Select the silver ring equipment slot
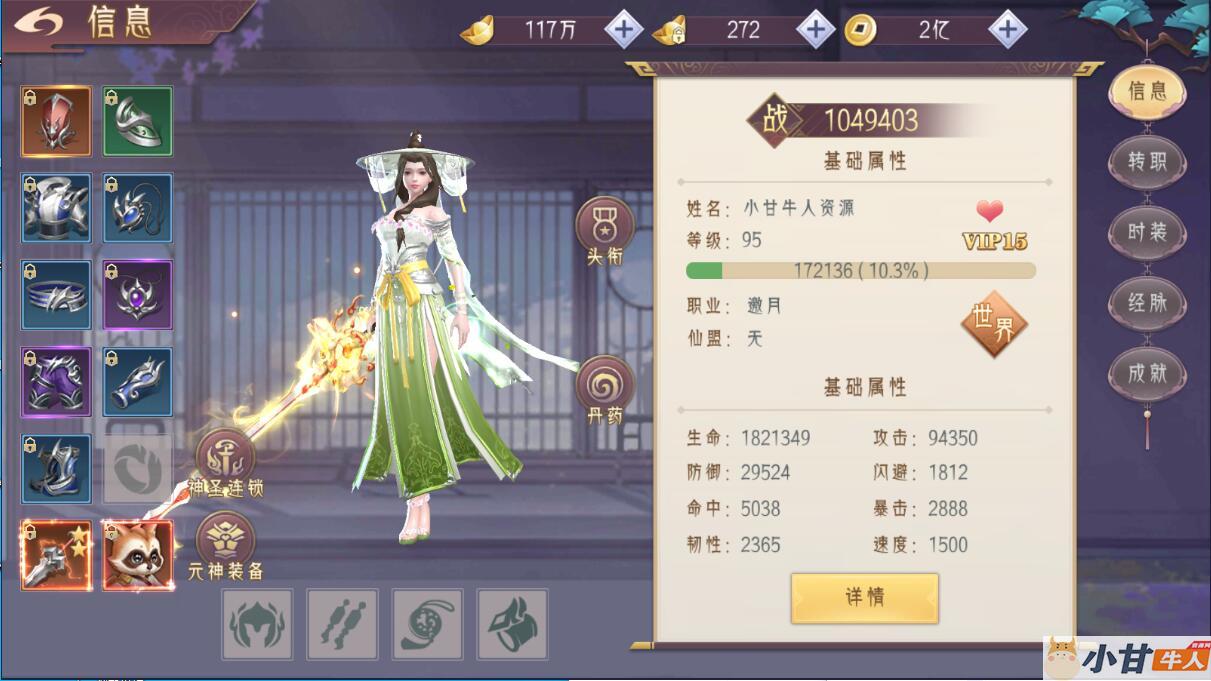 [57, 295]
